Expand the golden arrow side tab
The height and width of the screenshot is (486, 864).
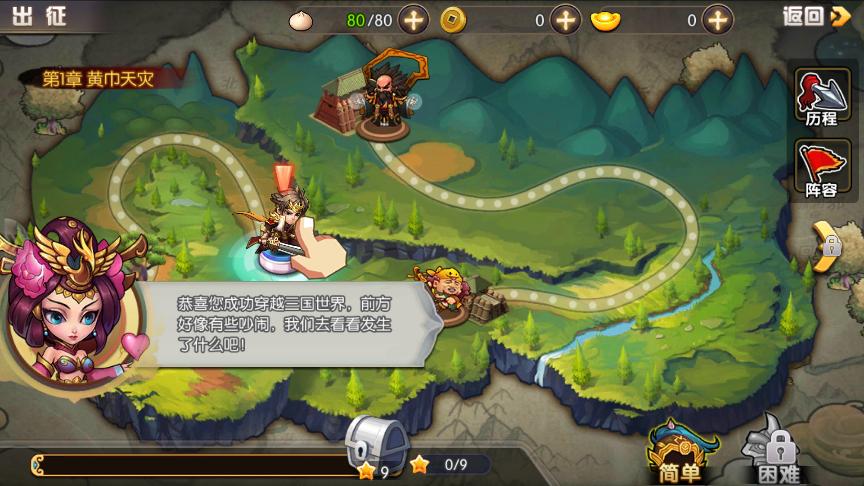pyautogui.click(x=825, y=245)
